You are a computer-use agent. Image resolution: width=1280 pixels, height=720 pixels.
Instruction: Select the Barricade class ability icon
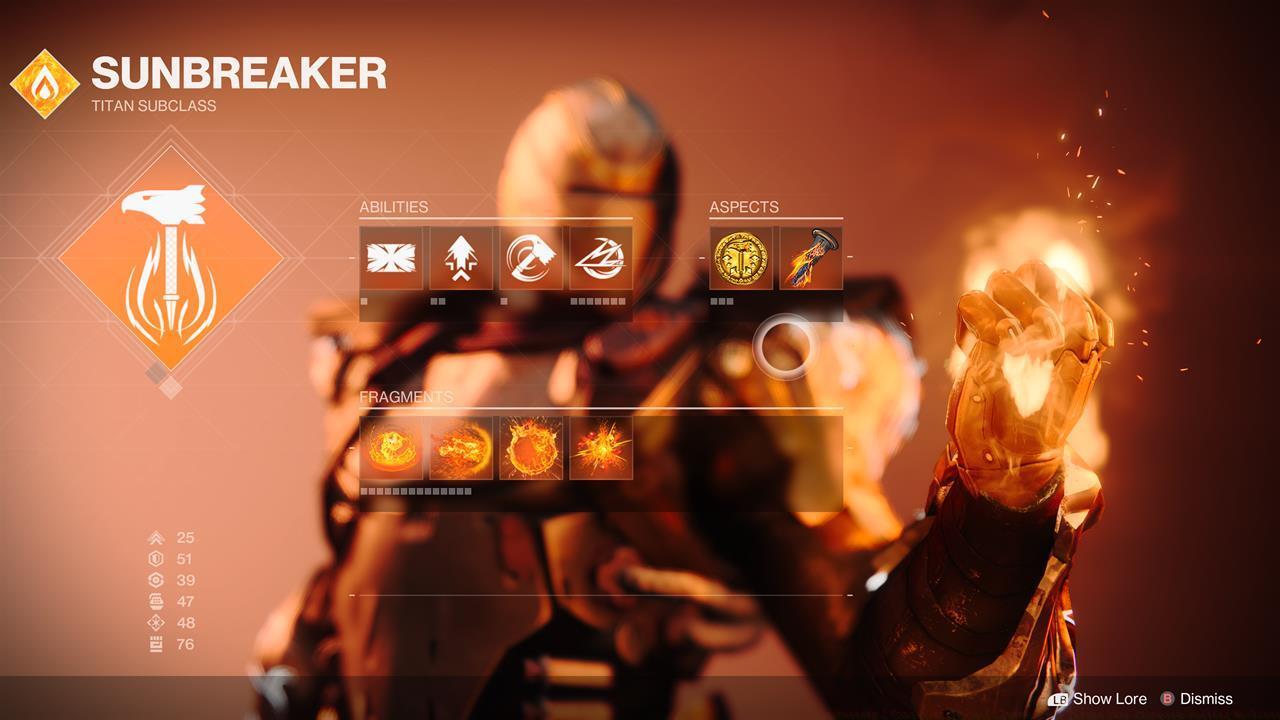(391, 257)
